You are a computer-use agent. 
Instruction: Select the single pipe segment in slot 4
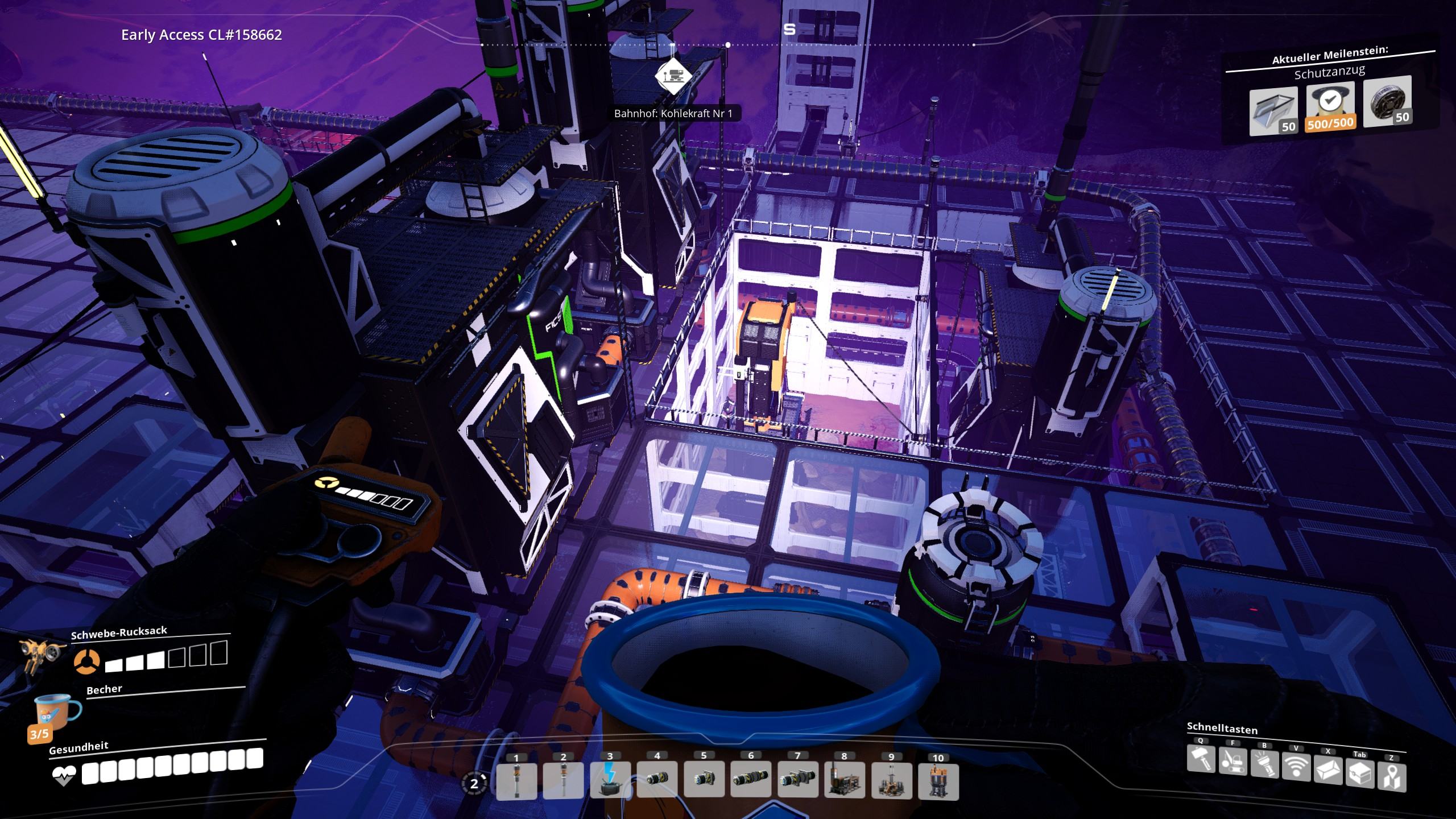coord(657,781)
